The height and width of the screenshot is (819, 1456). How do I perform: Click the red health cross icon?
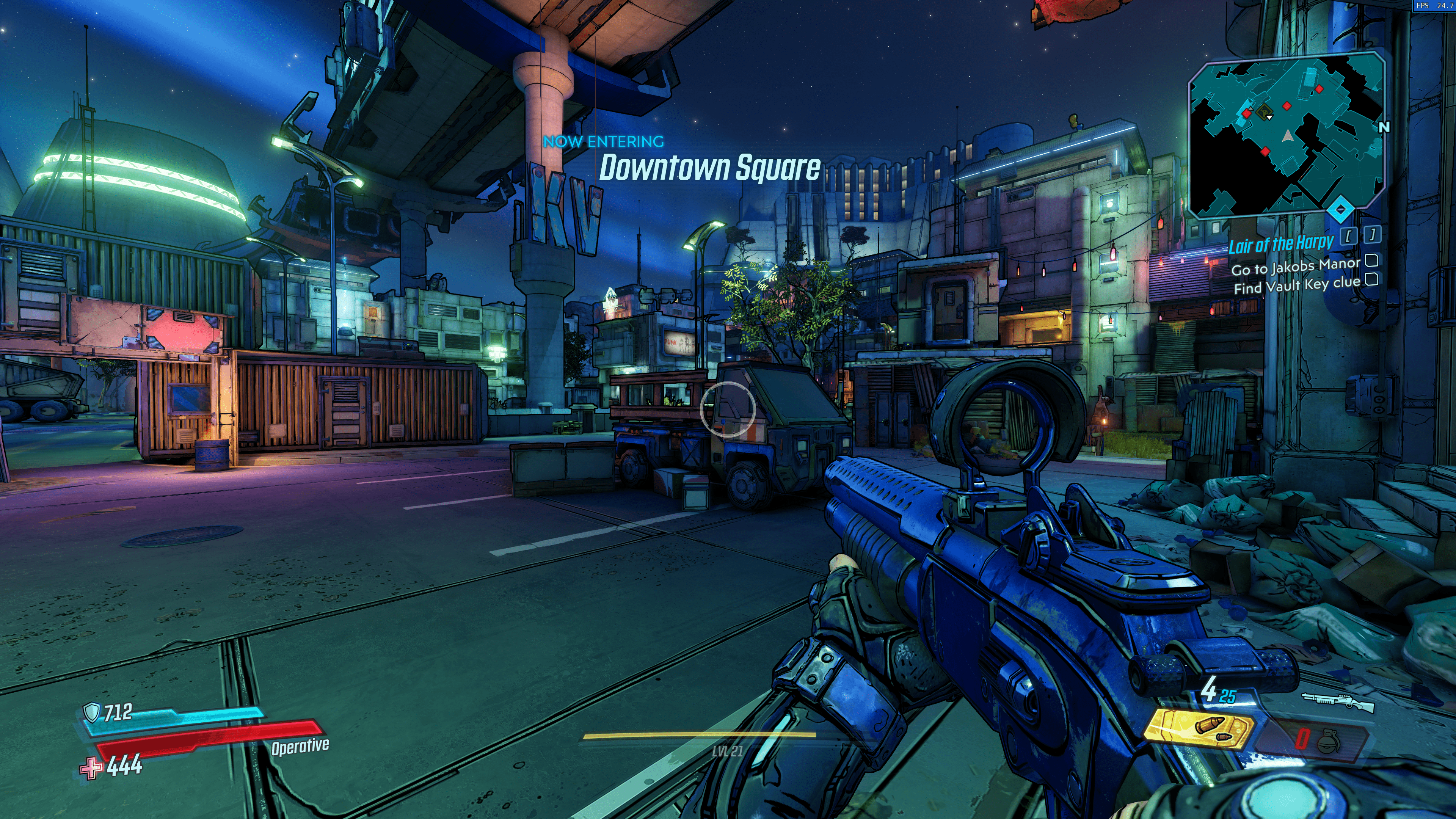(91, 767)
